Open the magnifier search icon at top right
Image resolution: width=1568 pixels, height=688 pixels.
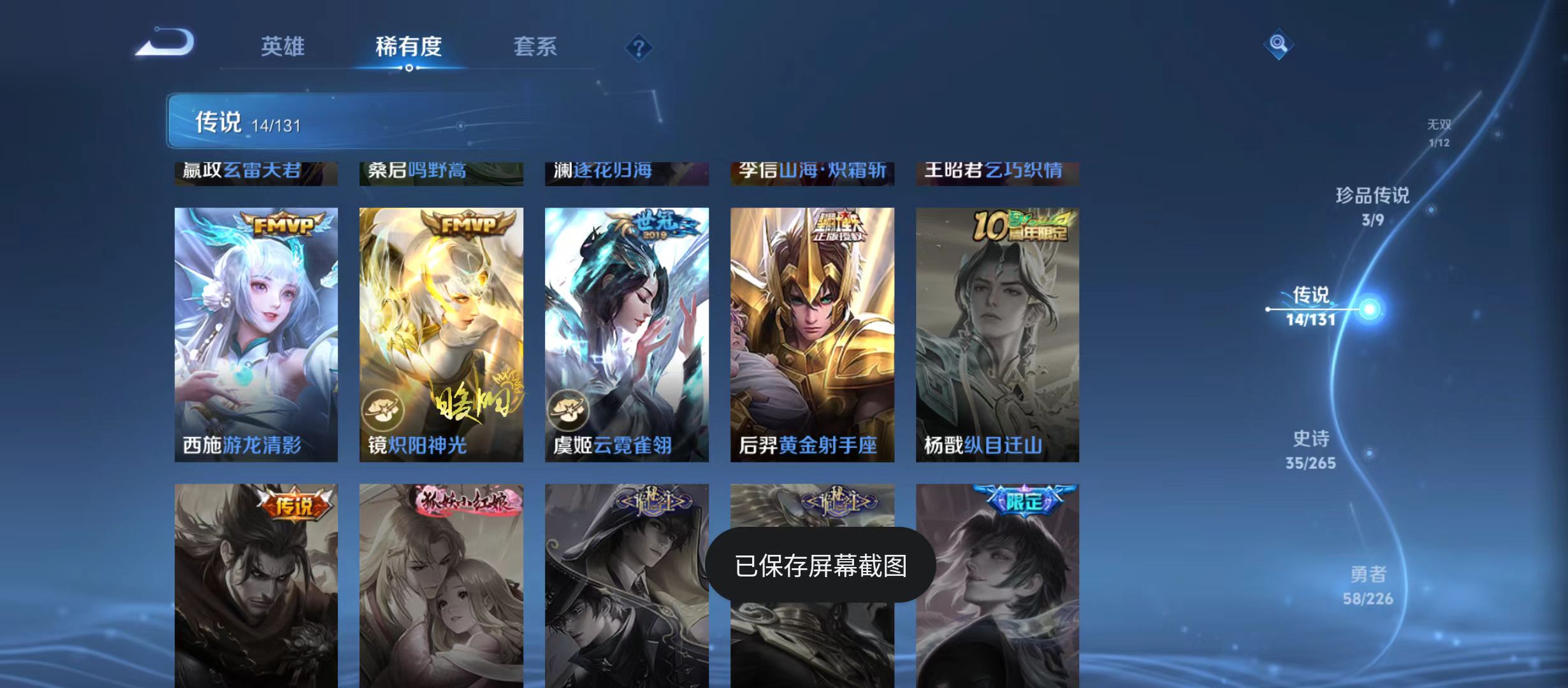tap(1278, 46)
